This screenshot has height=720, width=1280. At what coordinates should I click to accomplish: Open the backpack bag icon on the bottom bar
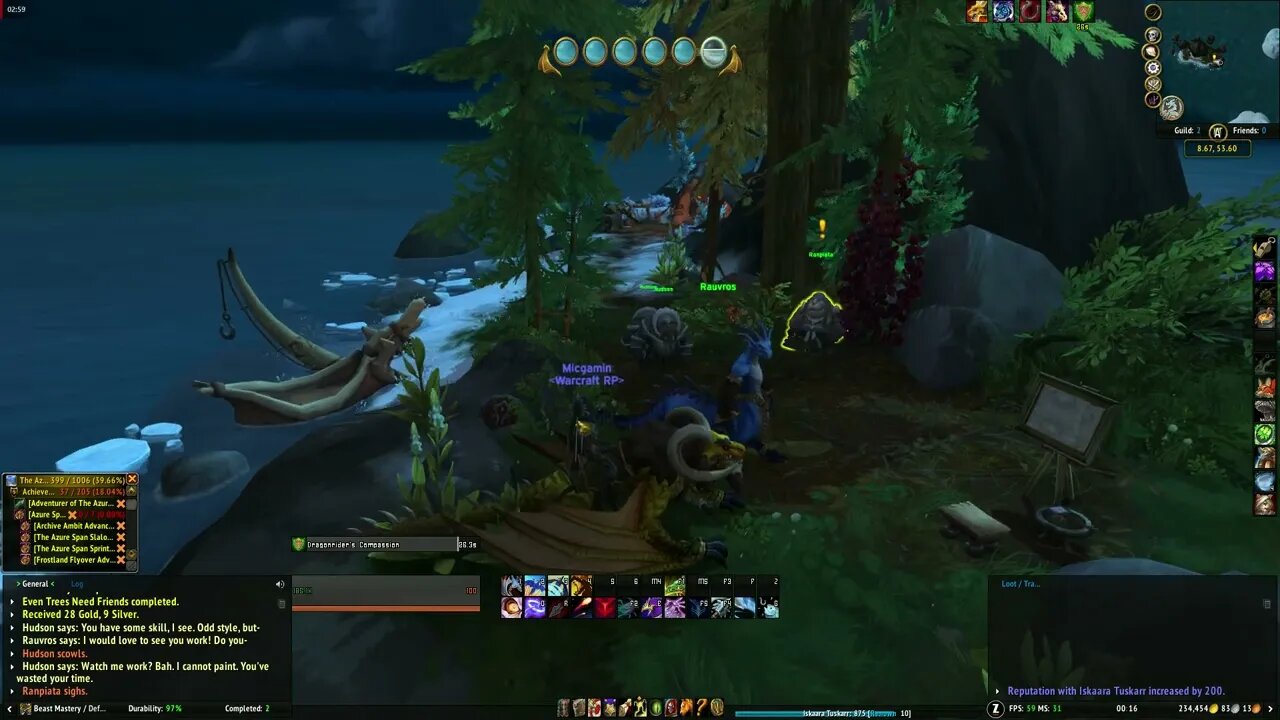(x=717, y=707)
